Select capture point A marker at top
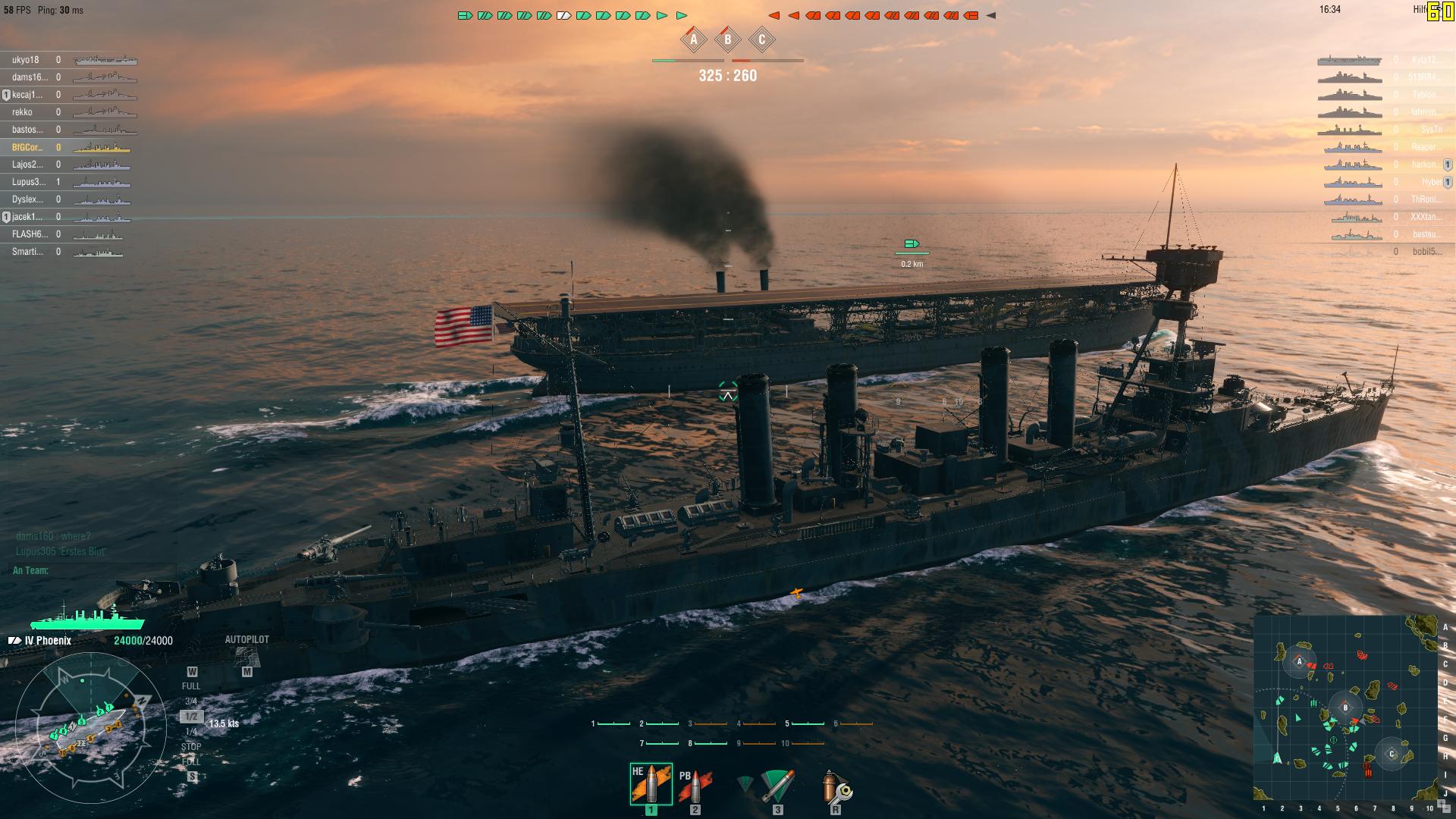The image size is (1456, 819). [x=693, y=40]
